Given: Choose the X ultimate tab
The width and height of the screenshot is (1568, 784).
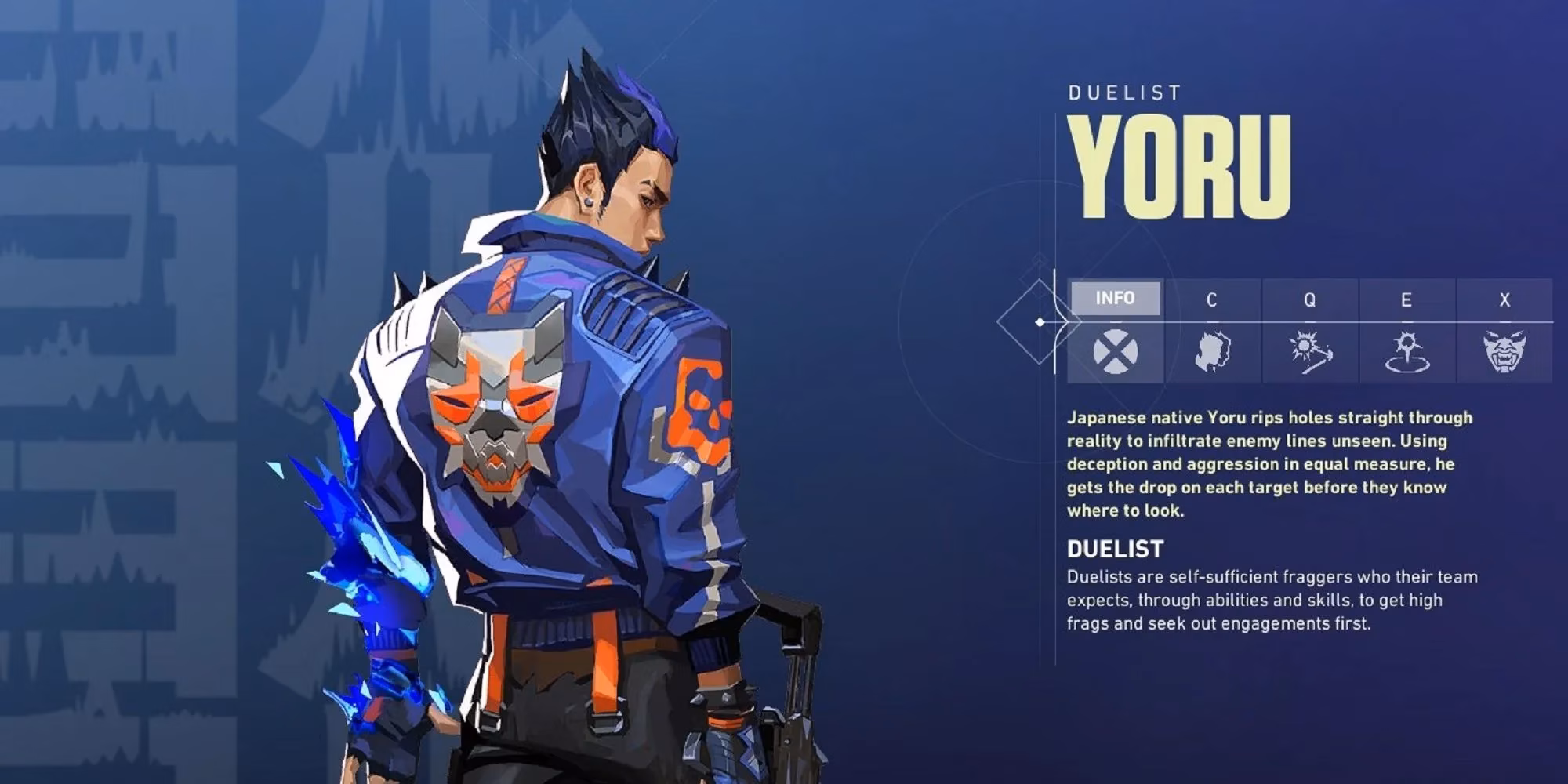Looking at the screenshot, I should [x=1504, y=299].
